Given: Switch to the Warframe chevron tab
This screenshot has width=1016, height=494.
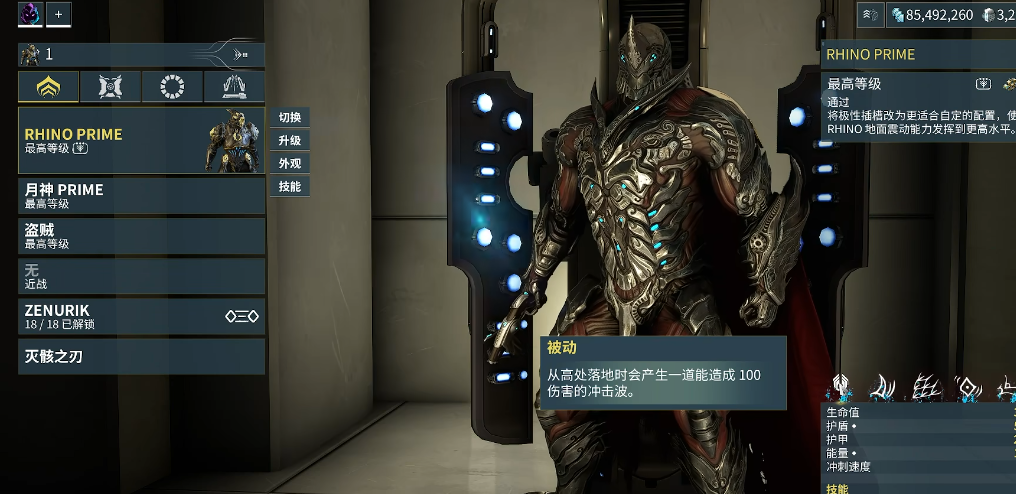Looking at the screenshot, I should [48, 87].
